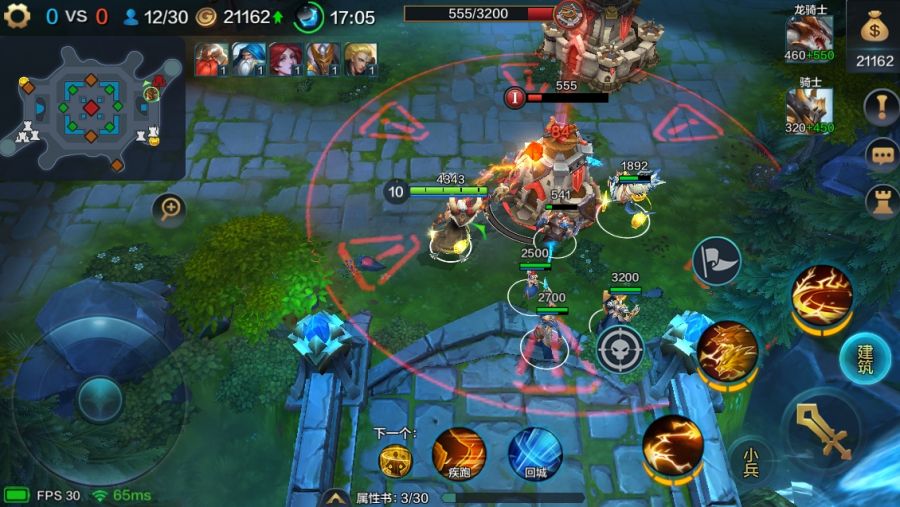Select the blue-hat wizard hero portrait

click(x=248, y=60)
